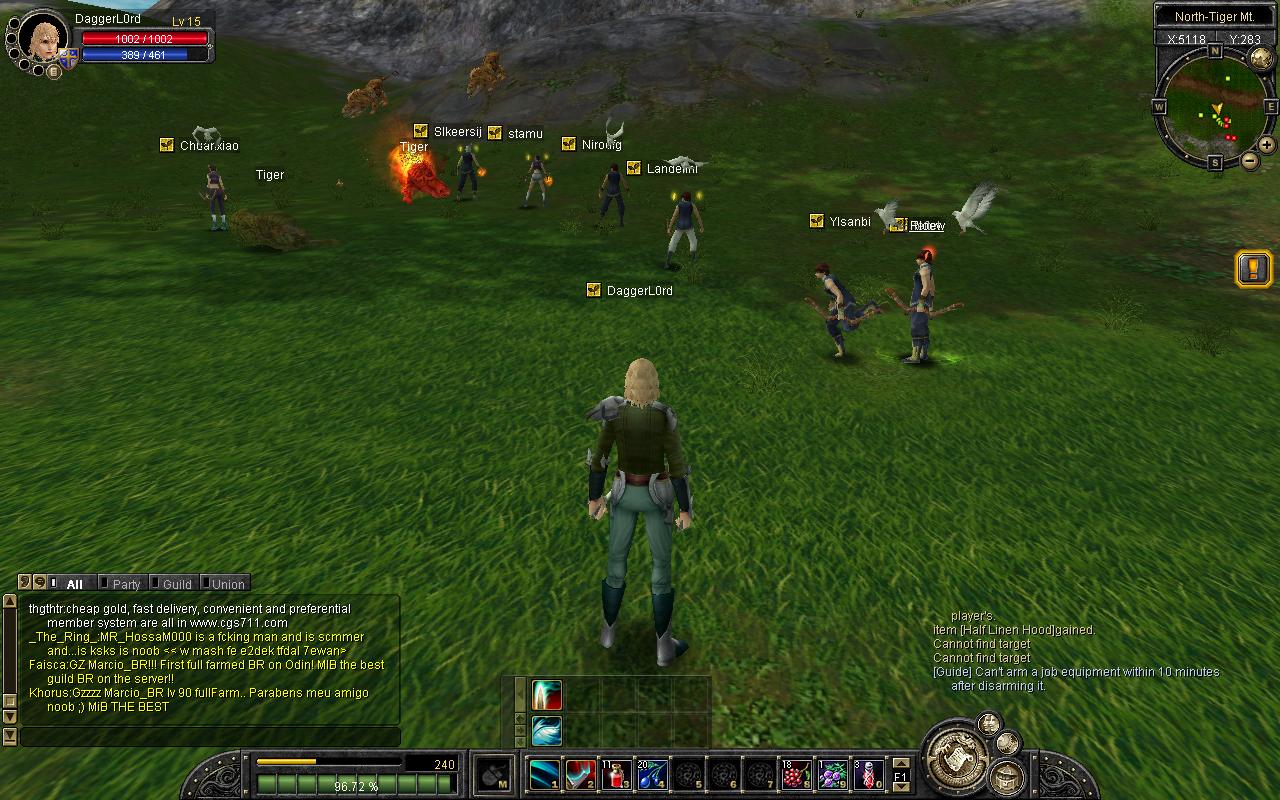Zoom out the minimap with minus button
1280x800 pixels.
(x=1250, y=160)
